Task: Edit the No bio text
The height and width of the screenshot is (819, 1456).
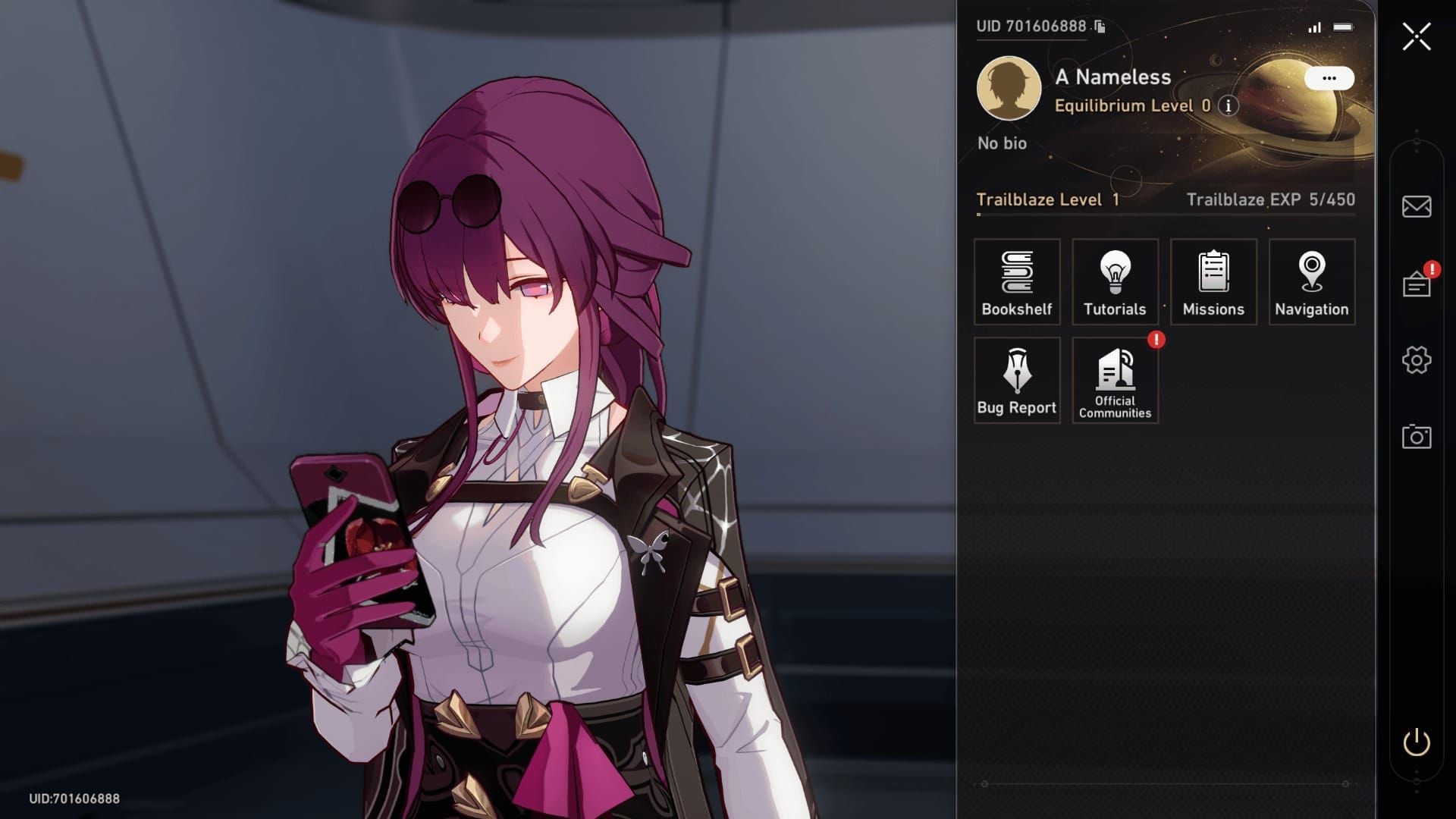Action: [x=1002, y=143]
